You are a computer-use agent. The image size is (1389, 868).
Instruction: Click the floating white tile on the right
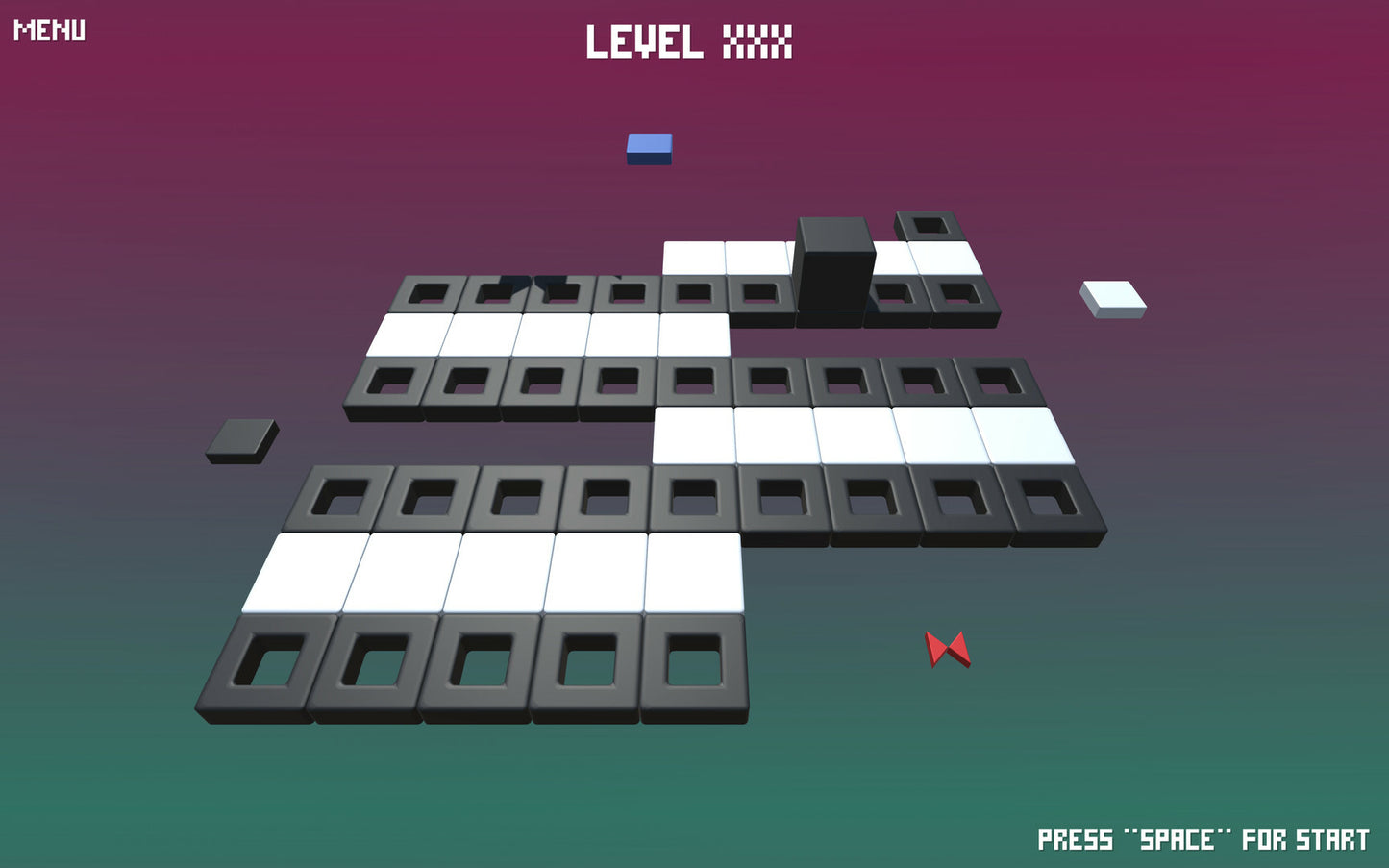coord(1113,297)
